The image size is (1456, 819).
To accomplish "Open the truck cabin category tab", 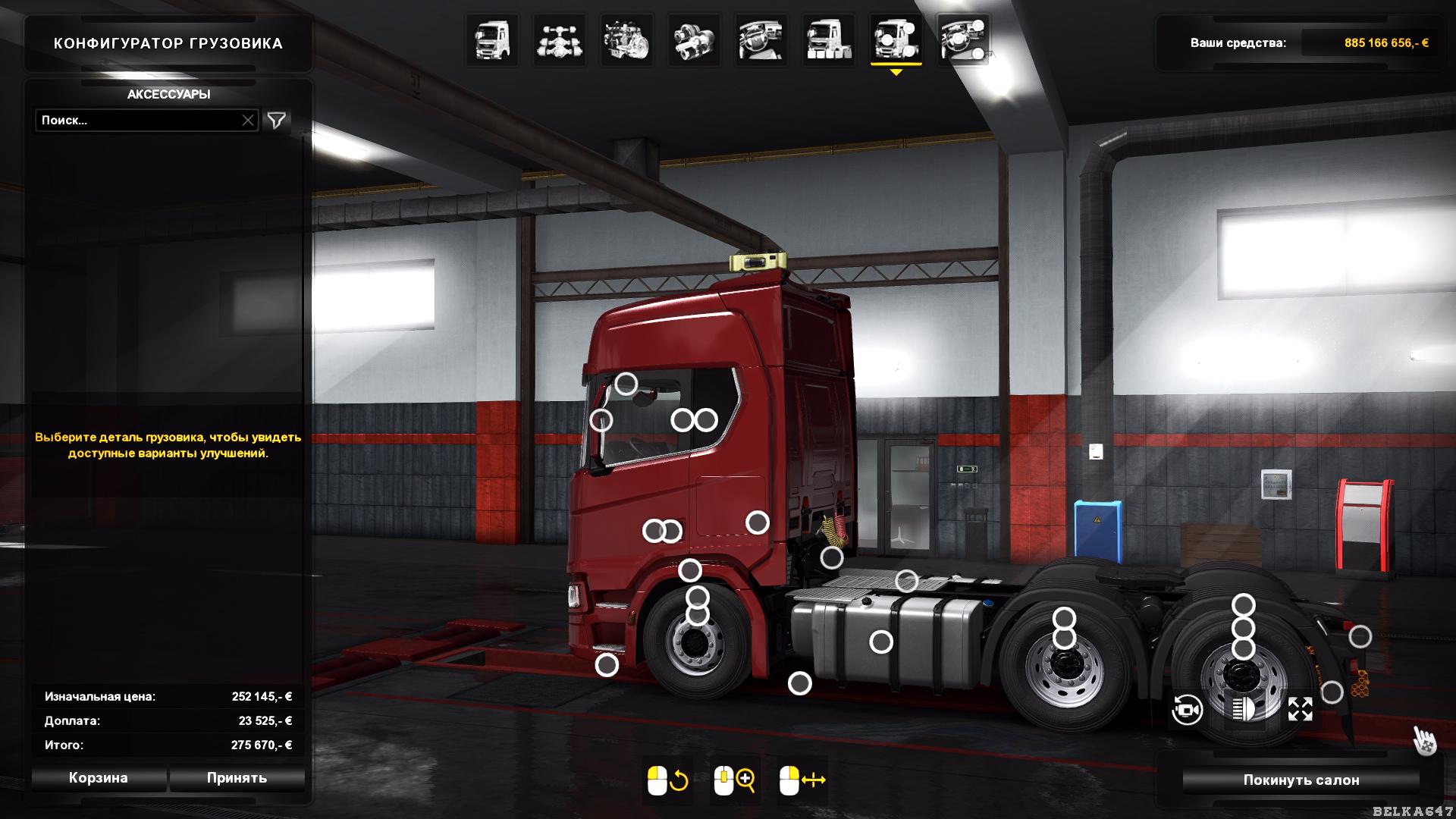I will click(x=493, y=40).
